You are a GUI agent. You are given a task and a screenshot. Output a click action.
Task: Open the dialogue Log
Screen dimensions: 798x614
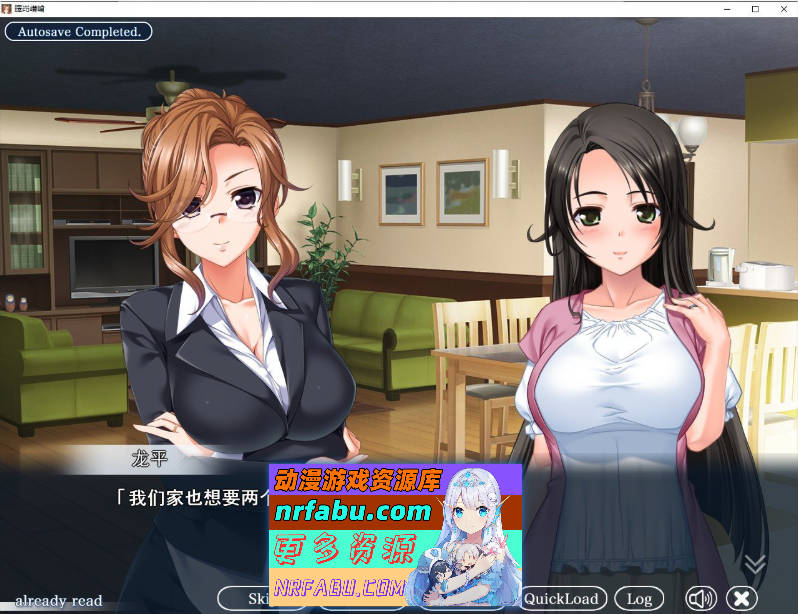click(x=639, y=599)
